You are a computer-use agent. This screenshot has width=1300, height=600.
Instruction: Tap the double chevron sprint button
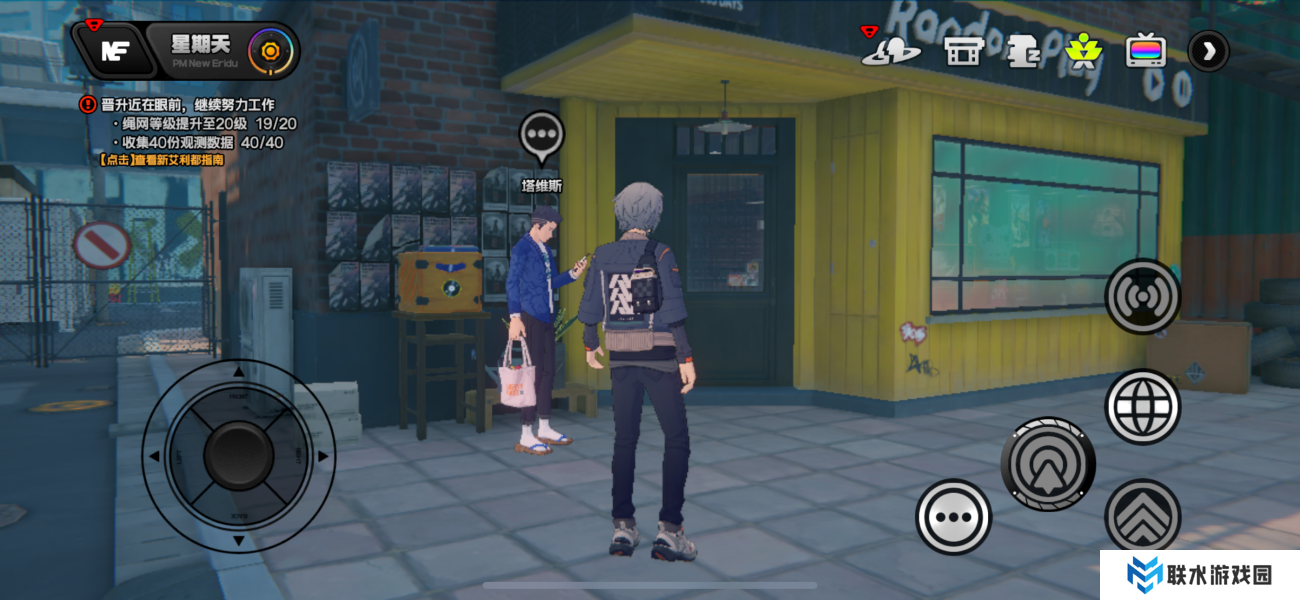1143,516
